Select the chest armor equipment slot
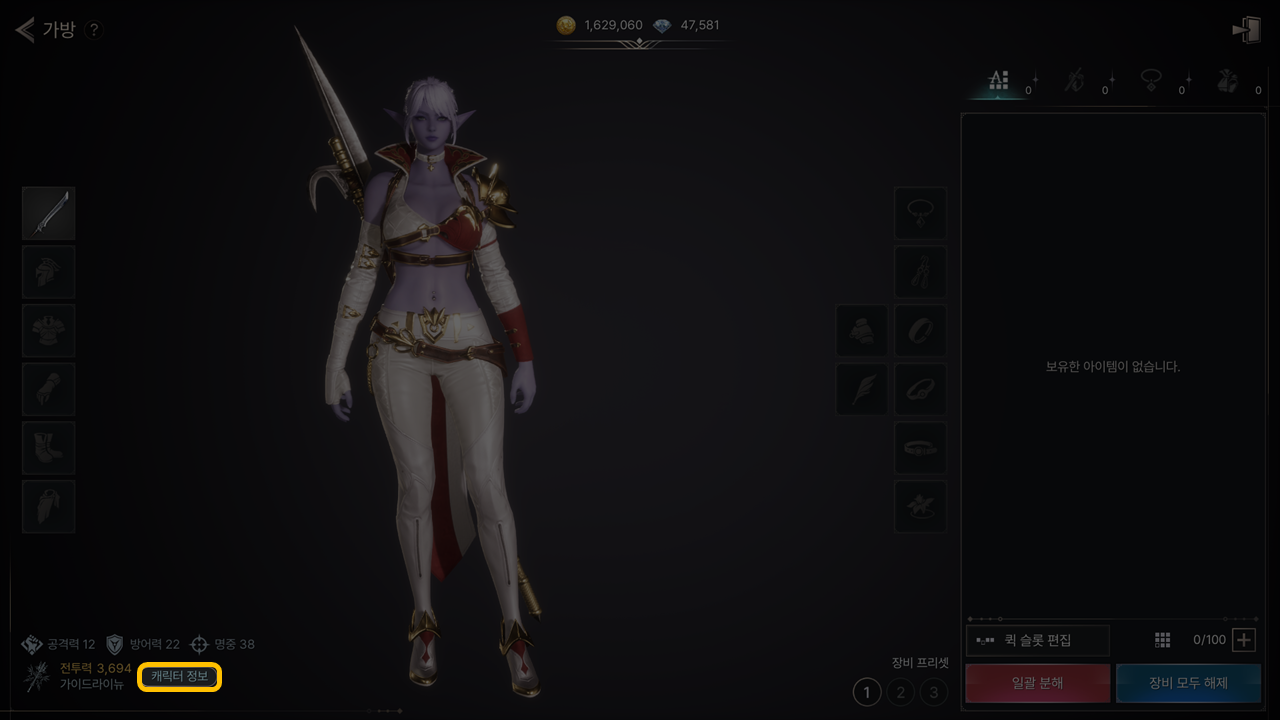The width and height of the screenshot is (1280, 720). point(49,331)
